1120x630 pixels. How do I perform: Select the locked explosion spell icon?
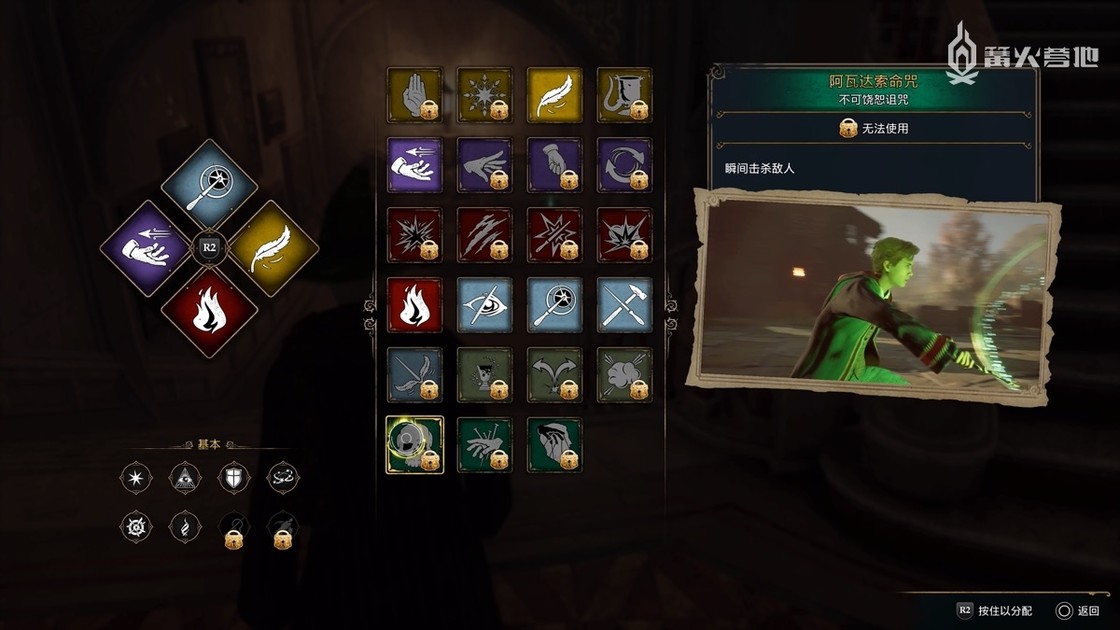[414, 235]
